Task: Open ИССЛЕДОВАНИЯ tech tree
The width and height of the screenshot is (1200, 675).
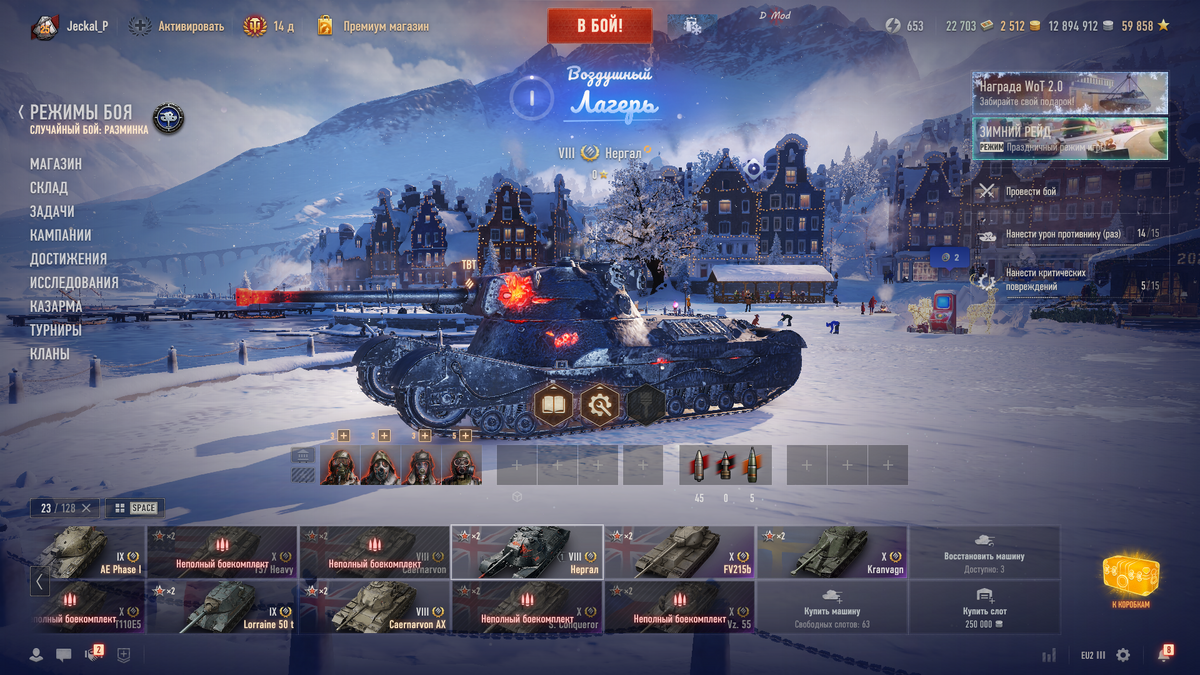Action: [x=74, y=283]
